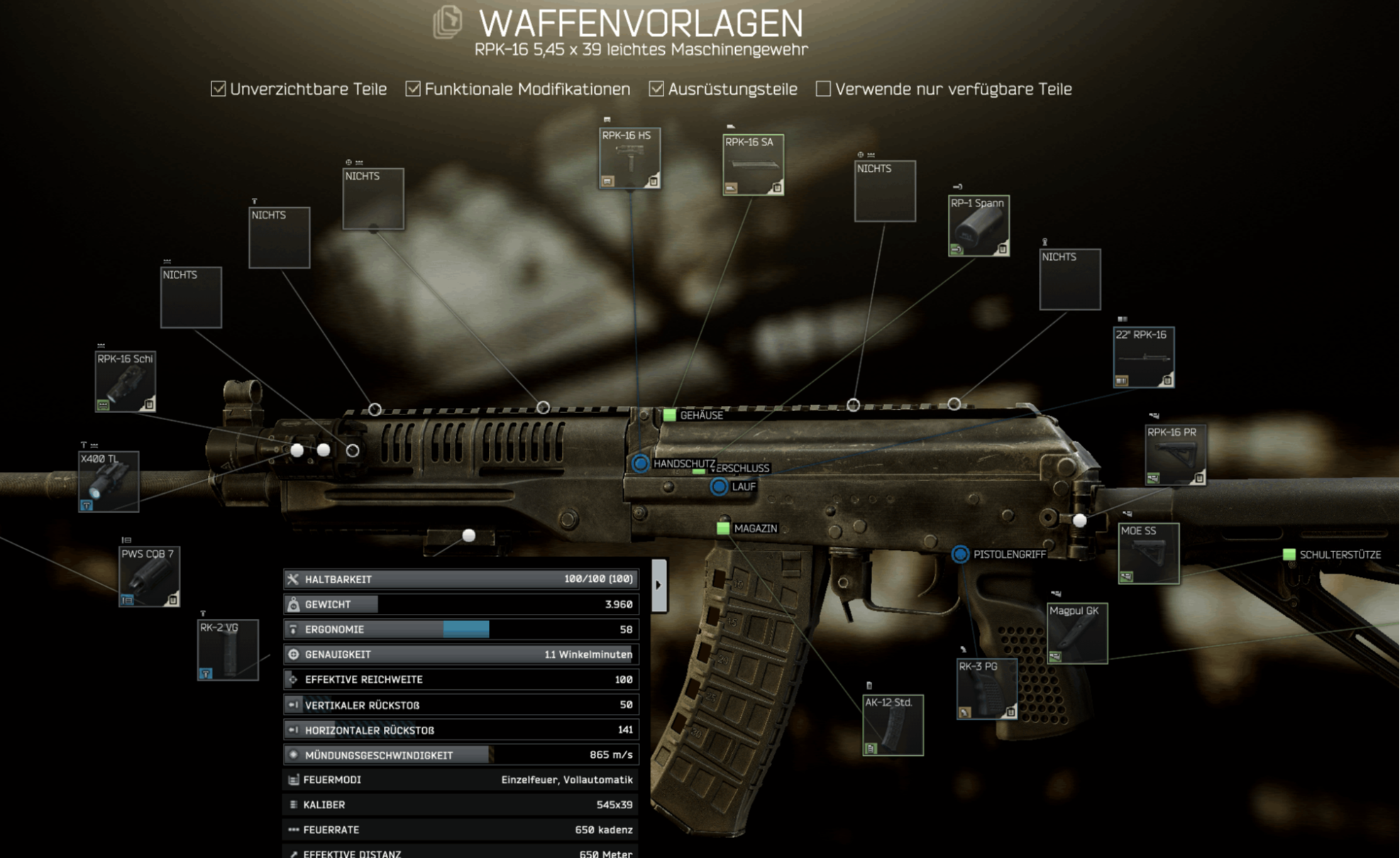
Task: Choose the RP-1 Spann charging handle slot
Action: [979, 226]
